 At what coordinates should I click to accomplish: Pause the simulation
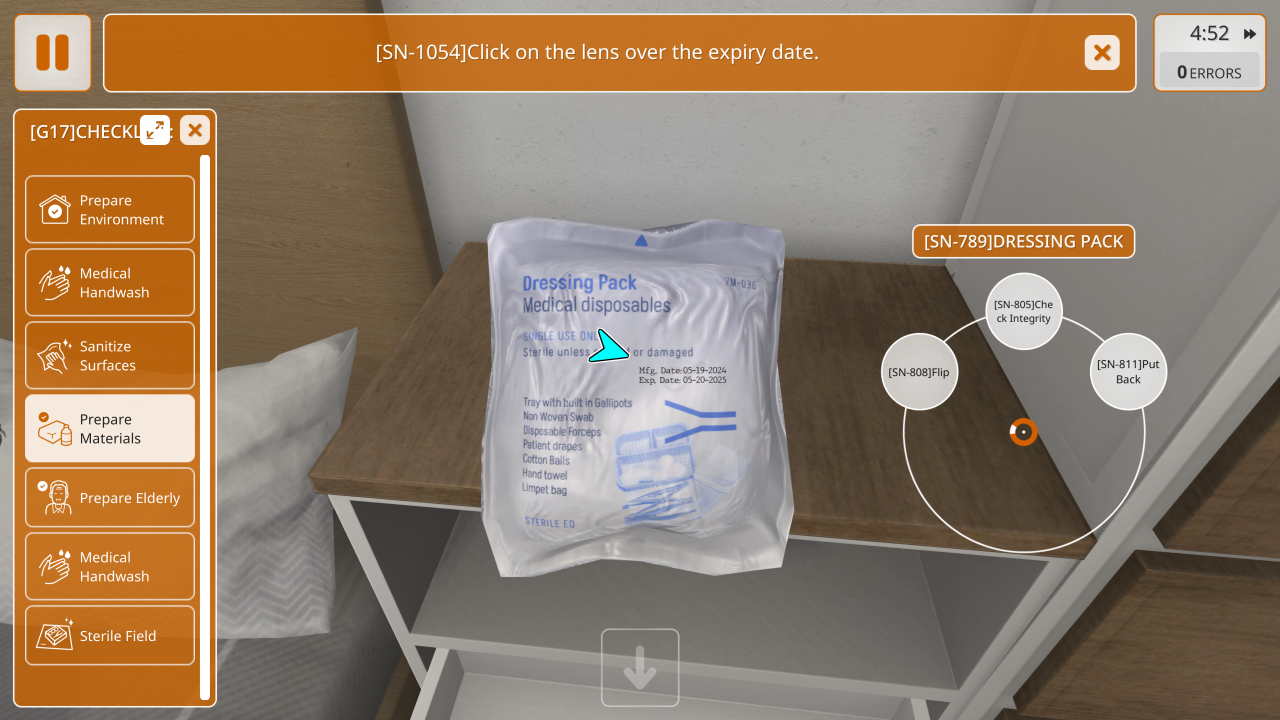[53, 53]
